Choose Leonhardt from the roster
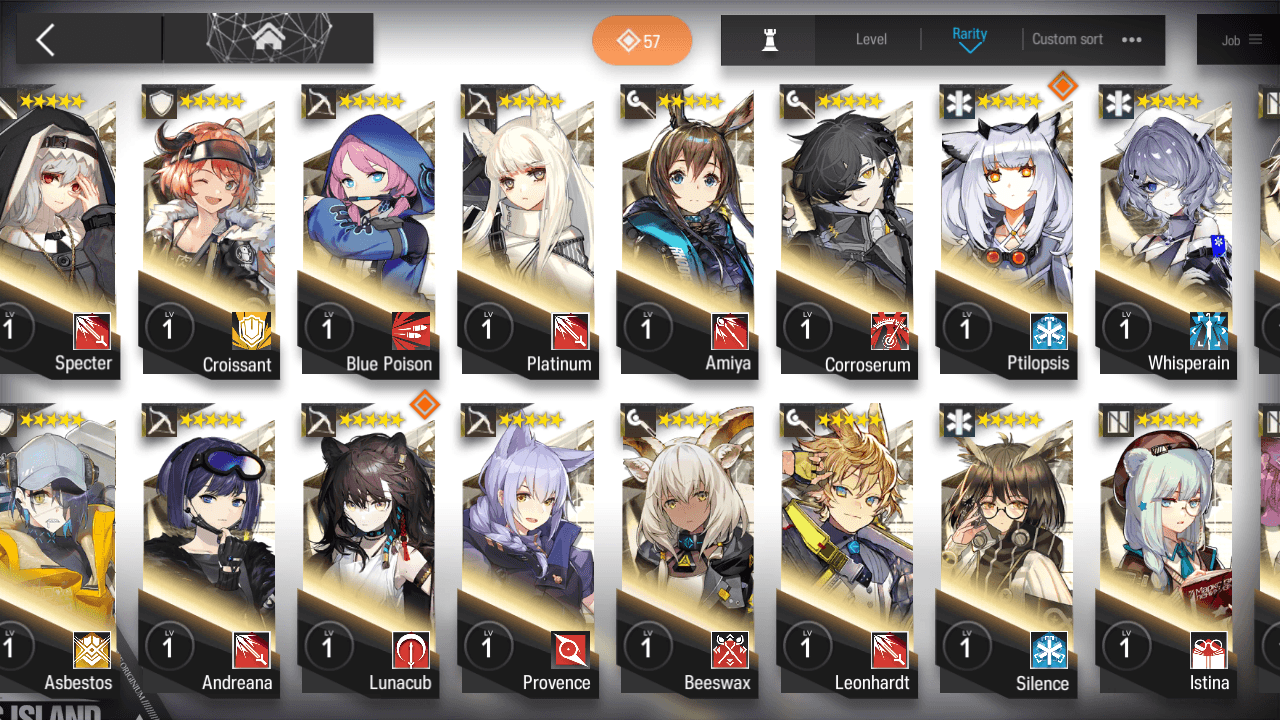 846,550
